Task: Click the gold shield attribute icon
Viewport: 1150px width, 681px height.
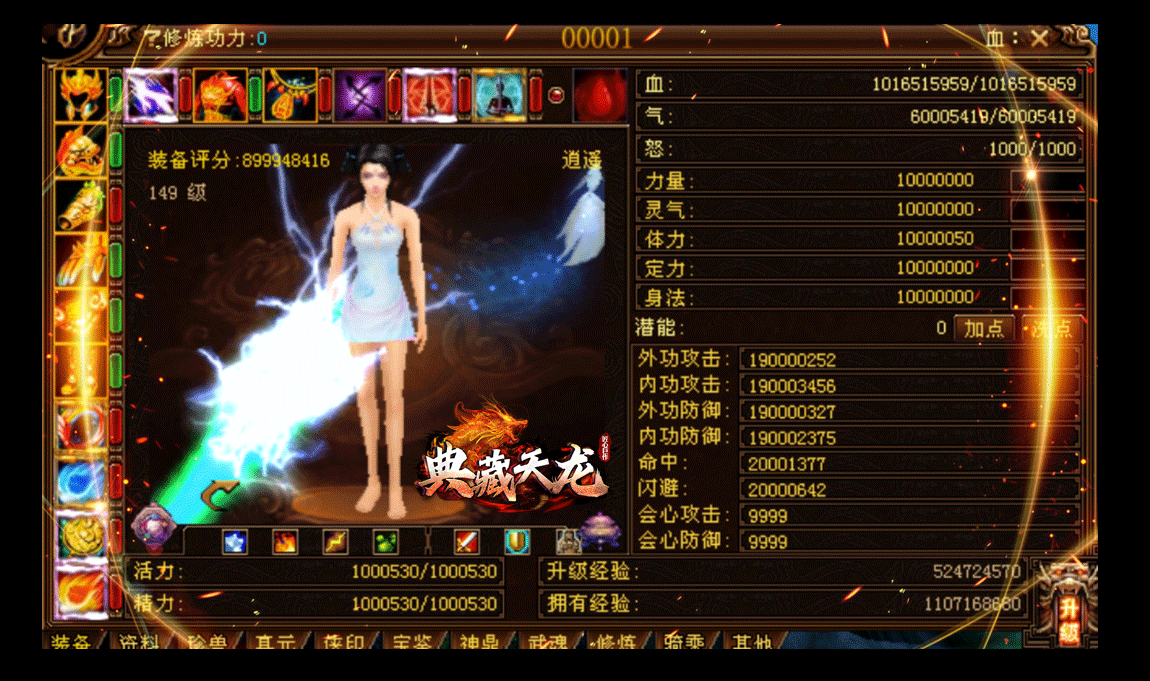Action: click(516, 542)
